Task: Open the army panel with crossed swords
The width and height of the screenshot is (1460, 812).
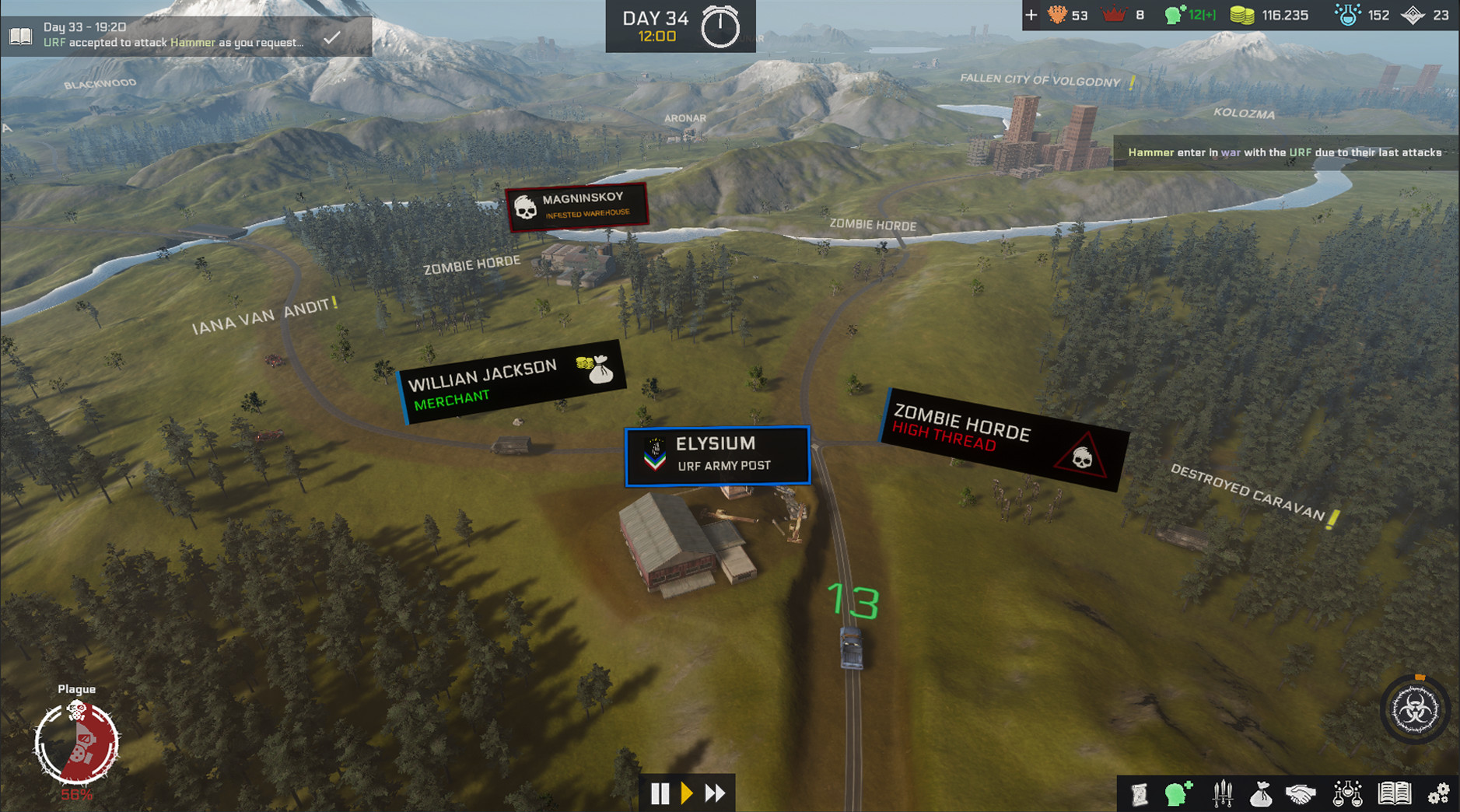Action: pyautogui.click(x=1221, y=793)
